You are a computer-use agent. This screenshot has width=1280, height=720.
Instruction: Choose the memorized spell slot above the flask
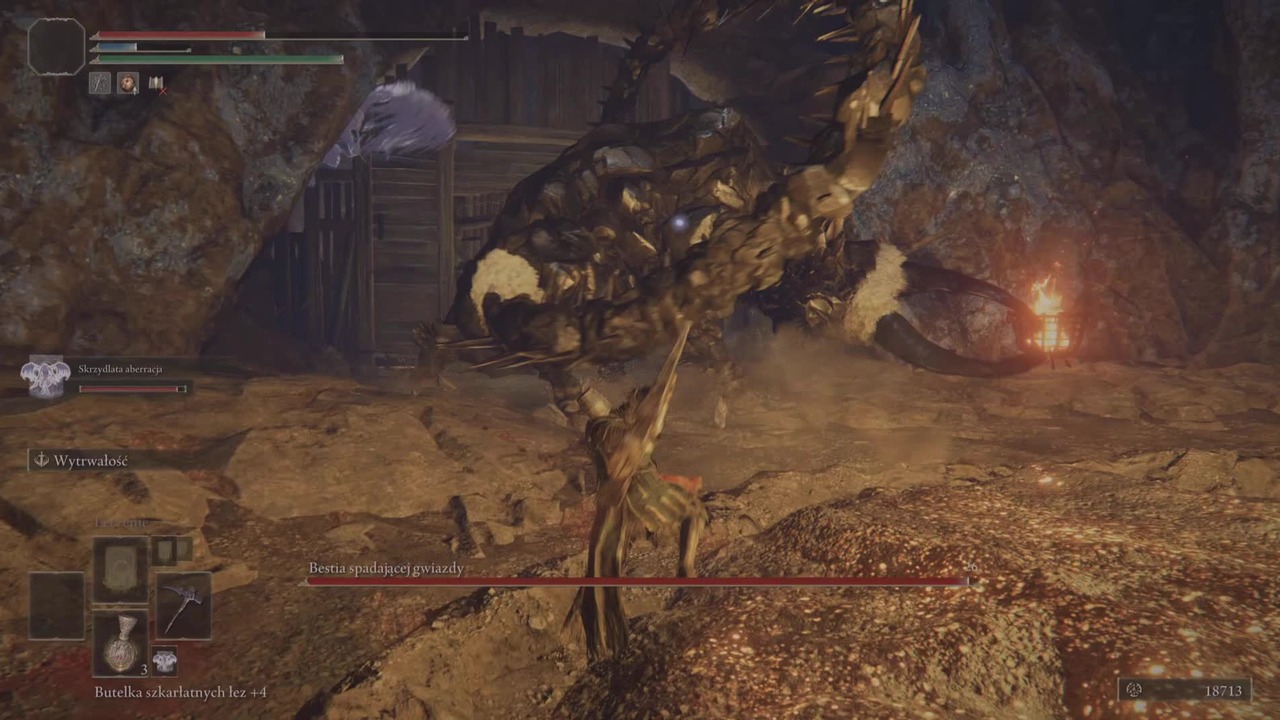(x=120, y=570)
